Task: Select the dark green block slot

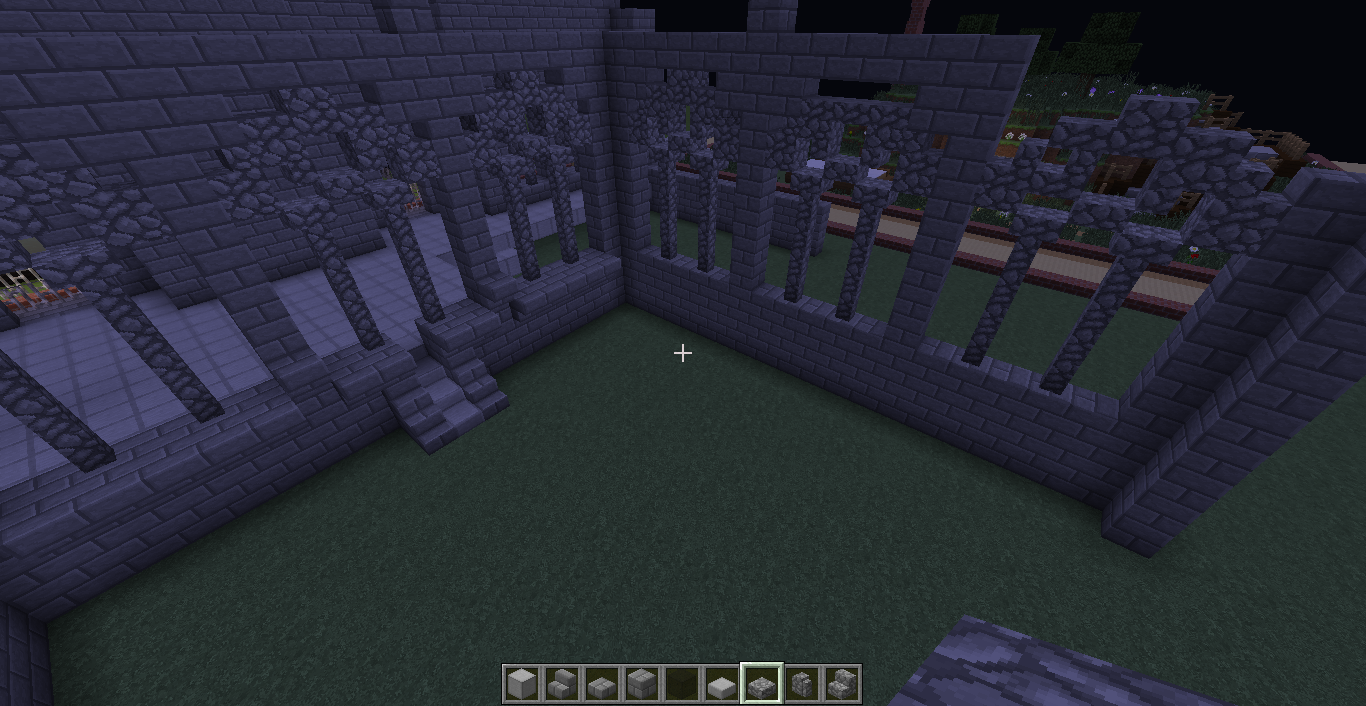Action: 681,684
